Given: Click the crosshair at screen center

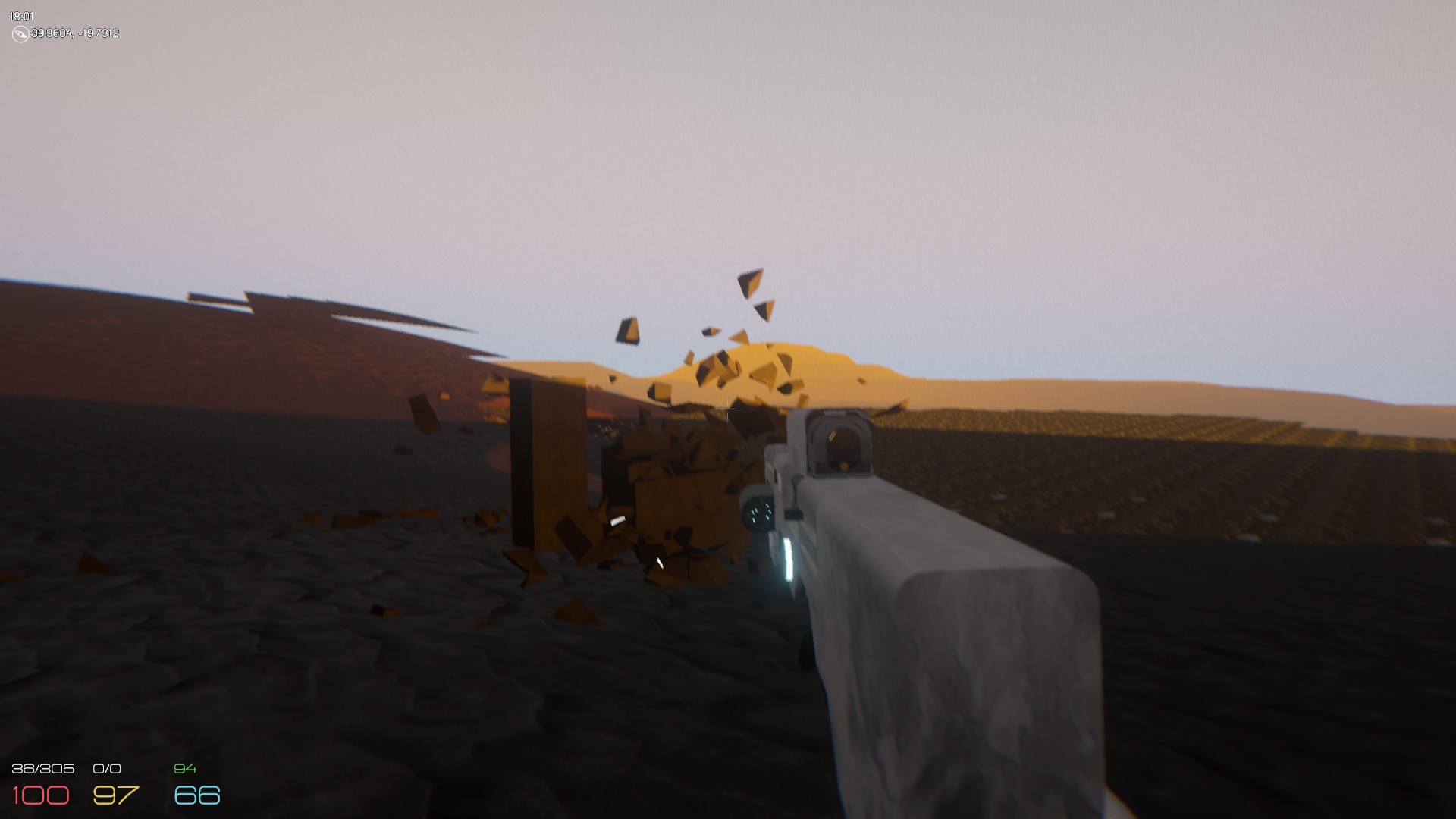Looking at the screenshot, I should click(x=726, y=409).
